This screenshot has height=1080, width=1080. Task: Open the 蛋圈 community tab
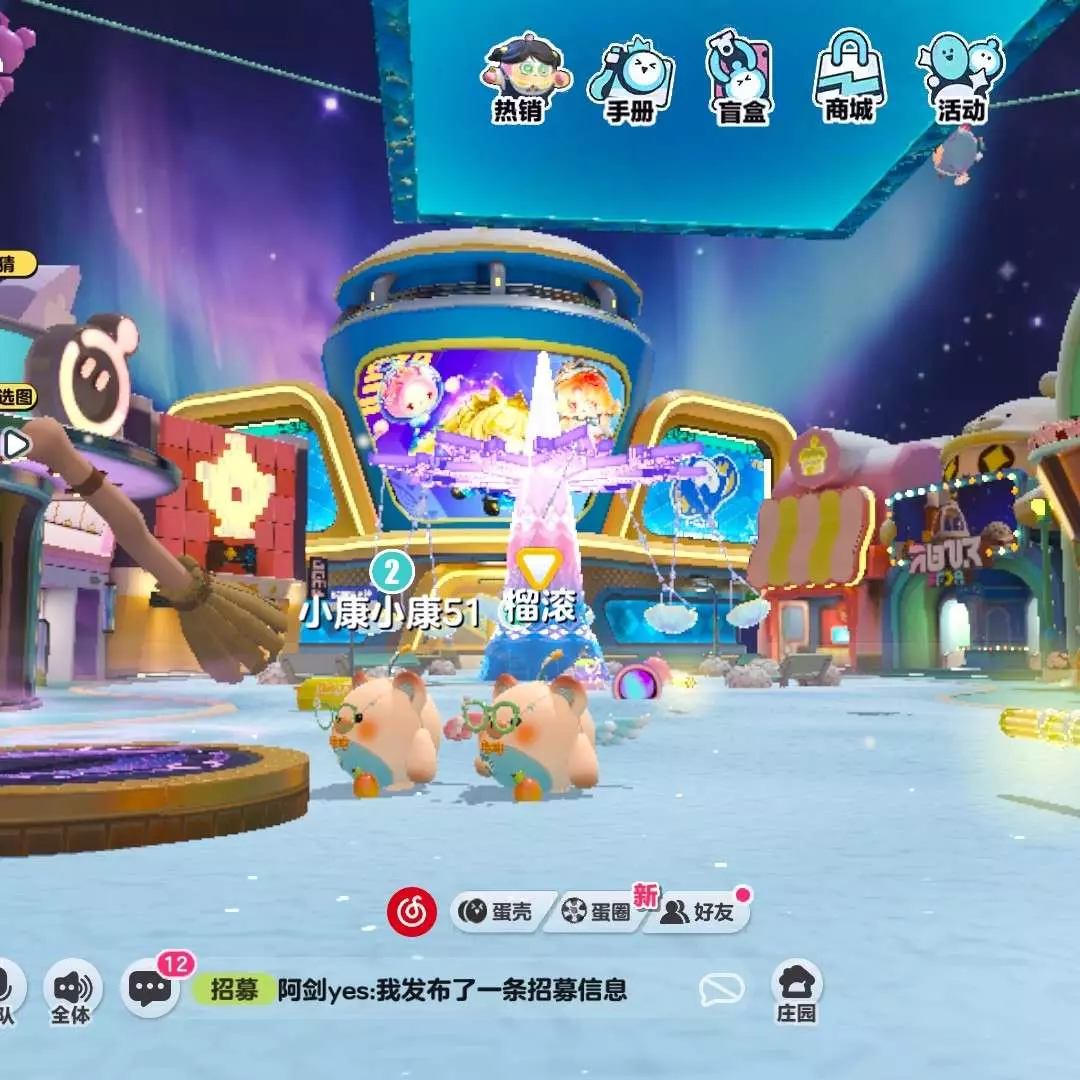click(x=596, y=911)
